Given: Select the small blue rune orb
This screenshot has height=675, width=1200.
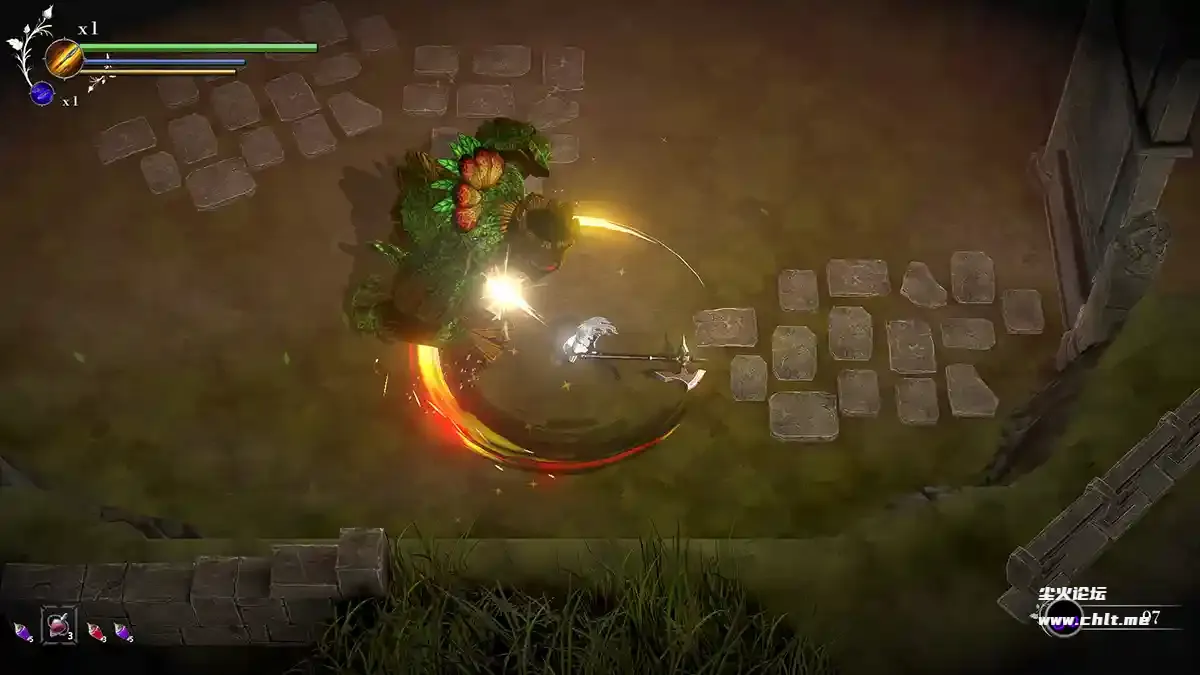Looking at the screenshot, I should click(42, 94).
